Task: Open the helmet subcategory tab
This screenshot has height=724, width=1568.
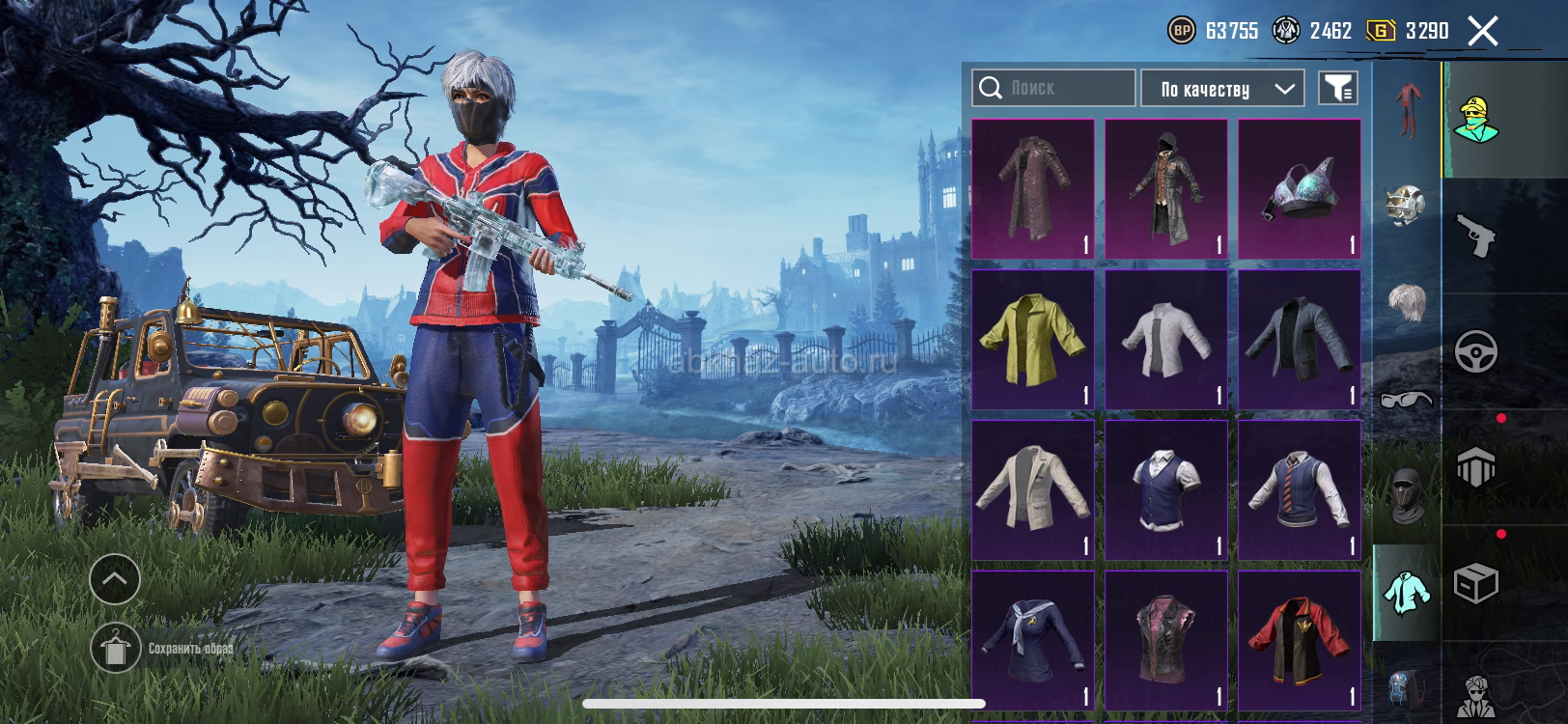Action: [x=1406, y=206]
